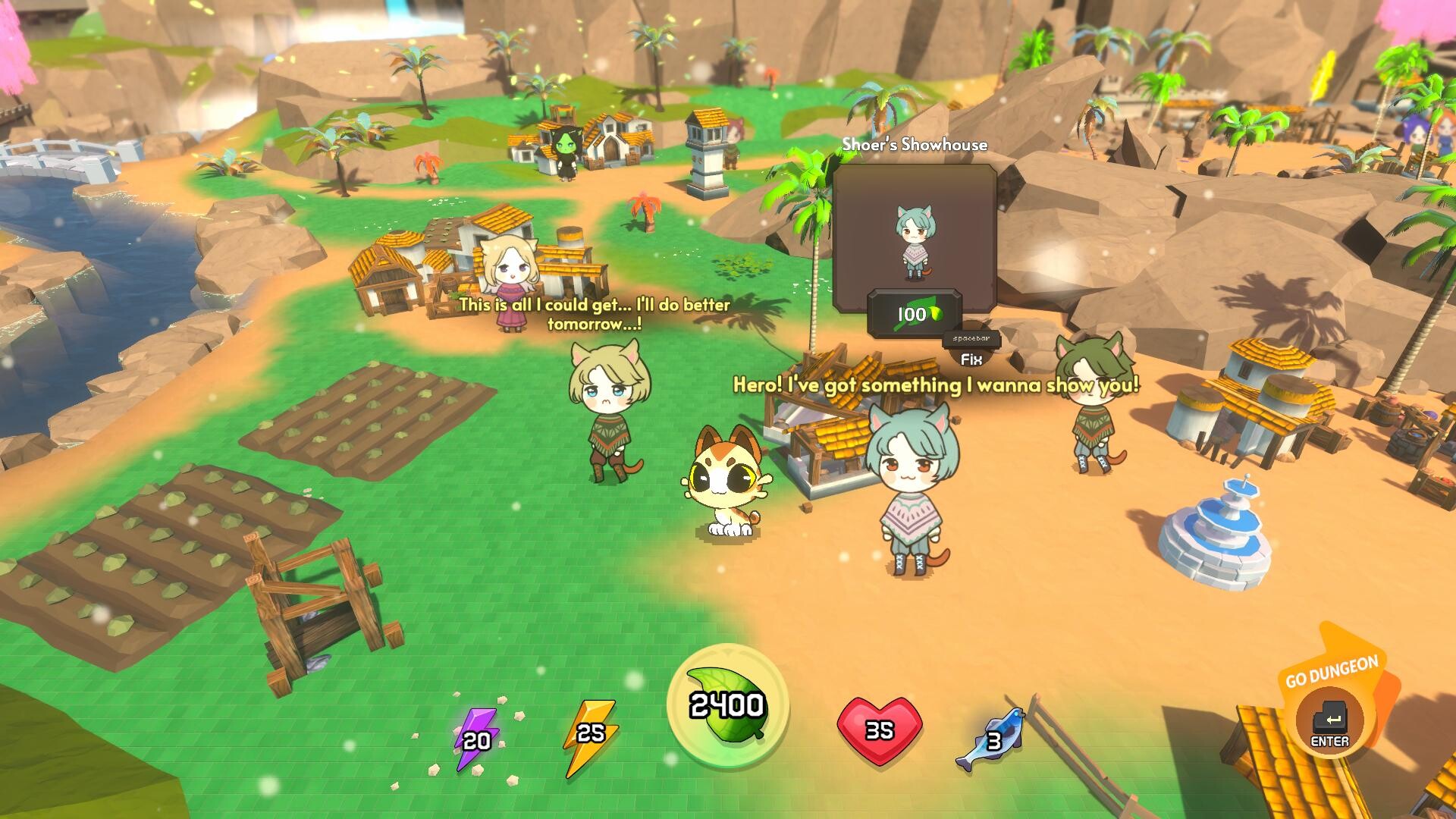Fix Shoer's Showhouse for 100 leaves
Screen dimensions: 1456x819
(971, 350)
